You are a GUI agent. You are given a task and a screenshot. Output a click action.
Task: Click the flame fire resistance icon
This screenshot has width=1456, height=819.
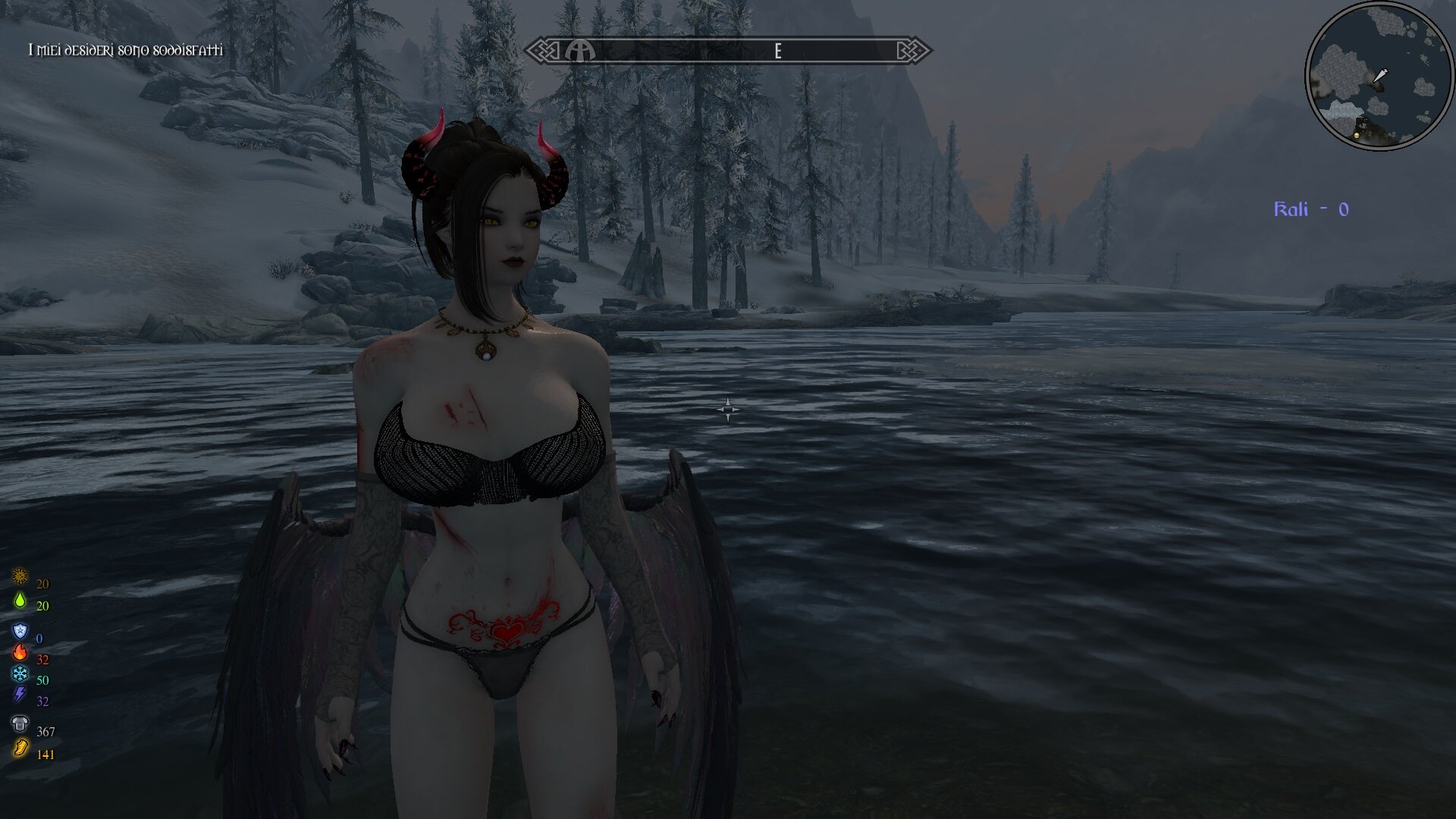(x=20, y=652)
